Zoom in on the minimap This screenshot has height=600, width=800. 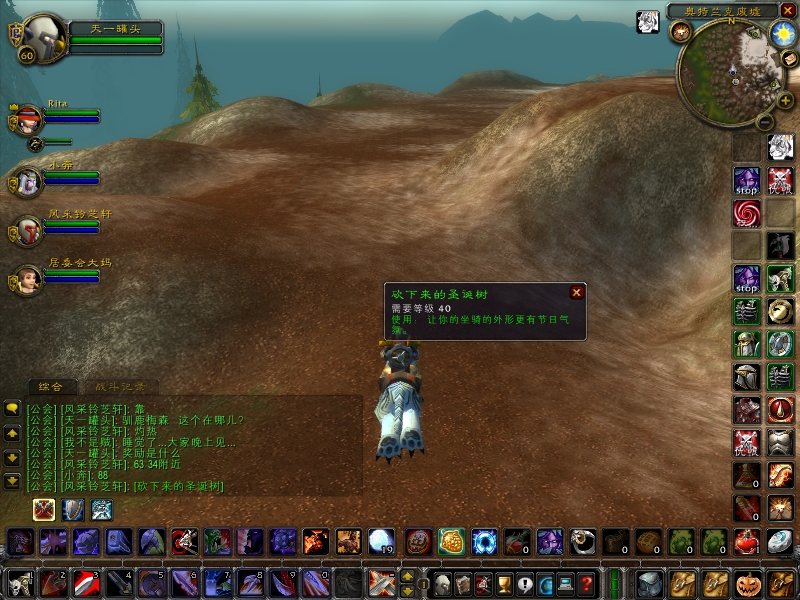point(786,101)
